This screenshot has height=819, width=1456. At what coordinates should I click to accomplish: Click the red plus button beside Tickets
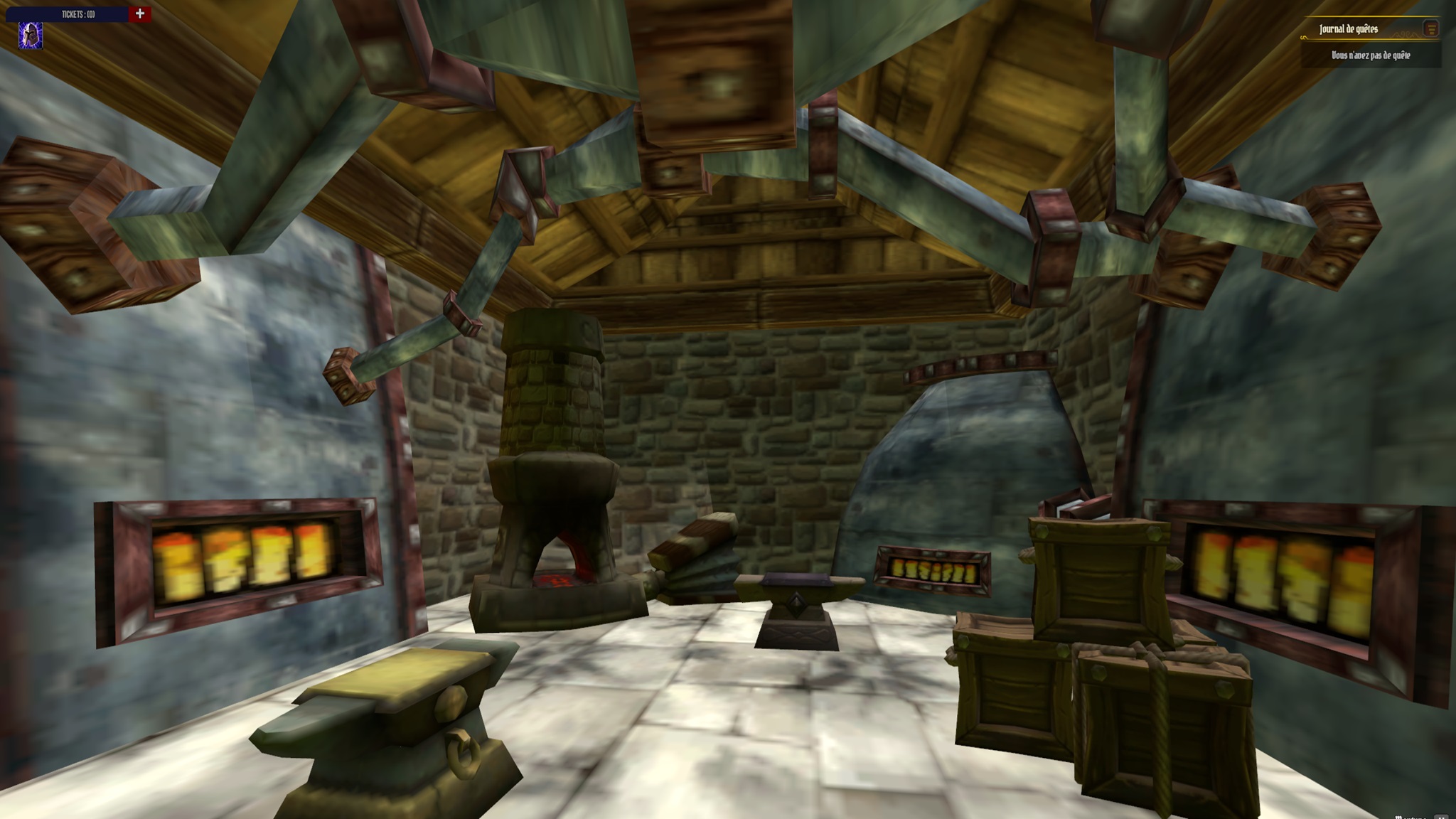pos(140,14)
